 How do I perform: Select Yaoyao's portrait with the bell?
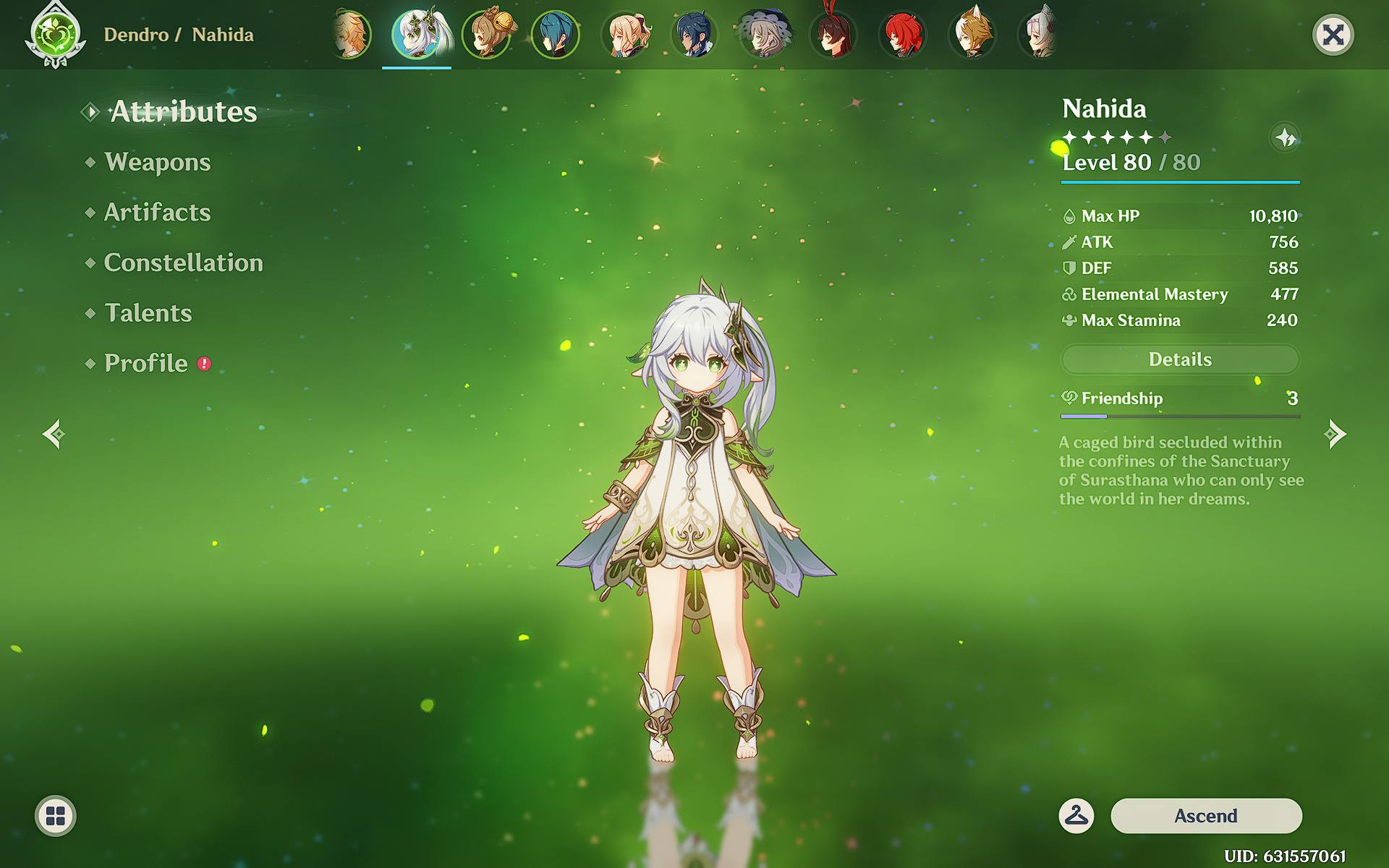coord(487,34)
